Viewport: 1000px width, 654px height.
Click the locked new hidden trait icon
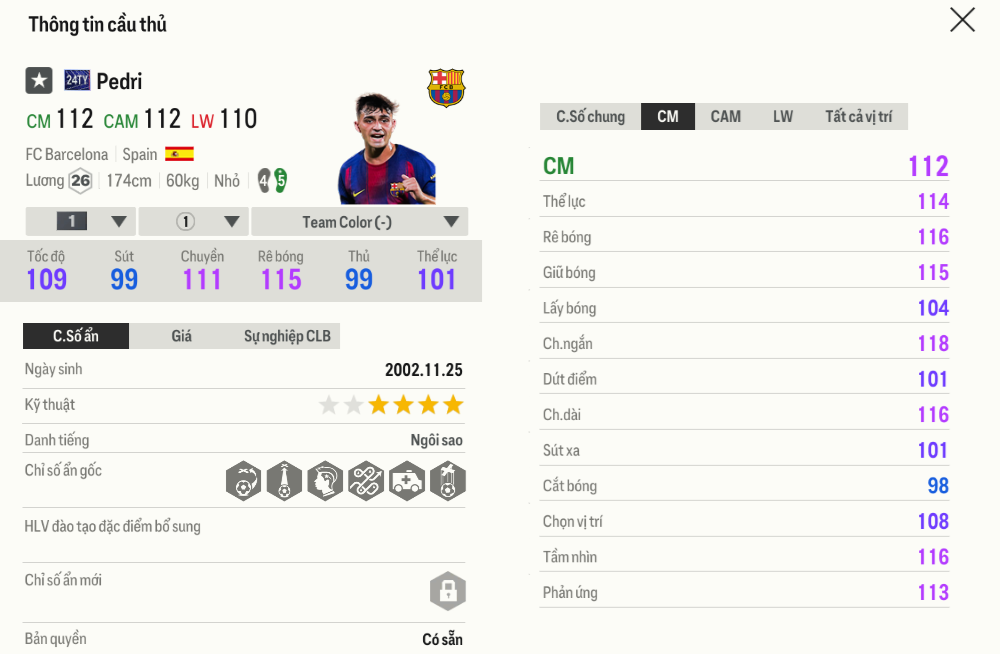click(447, 591)
